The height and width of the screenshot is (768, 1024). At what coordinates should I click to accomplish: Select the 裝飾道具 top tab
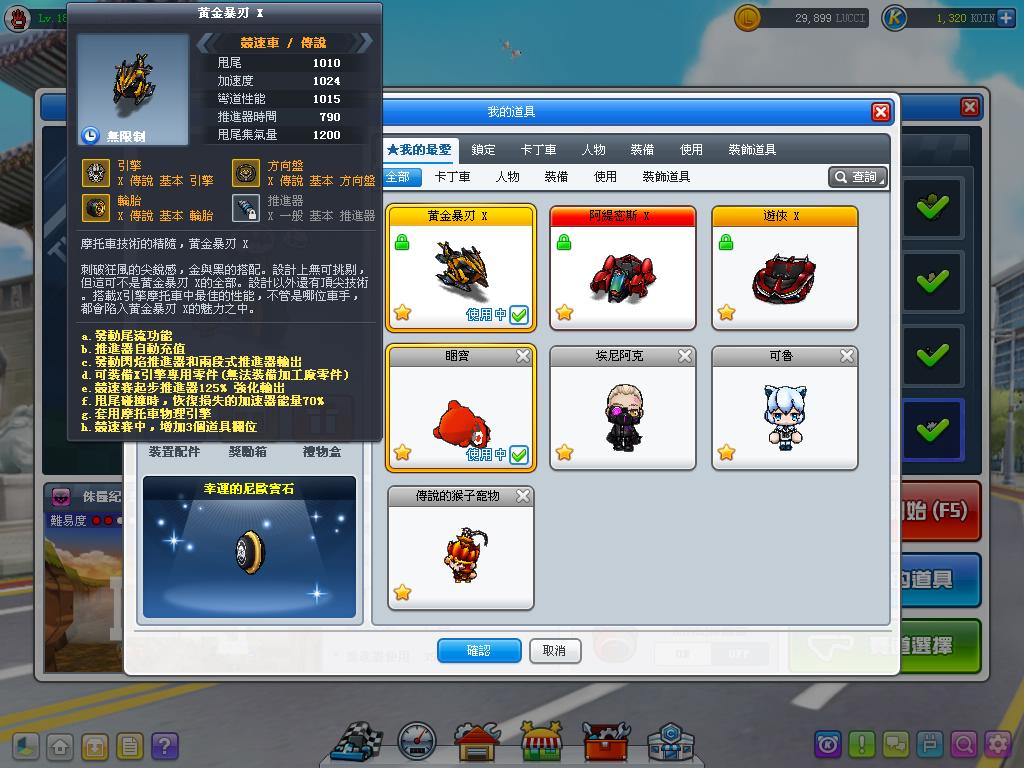pyautogui.click(x=752, y=150)
